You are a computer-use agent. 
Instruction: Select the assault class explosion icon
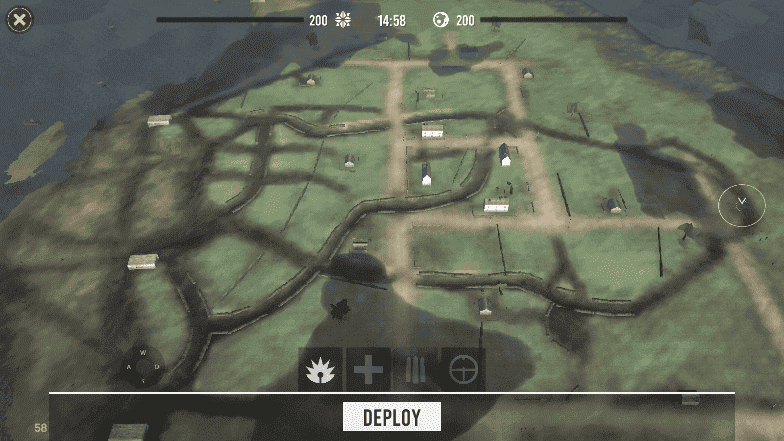[x=320, y=370]
